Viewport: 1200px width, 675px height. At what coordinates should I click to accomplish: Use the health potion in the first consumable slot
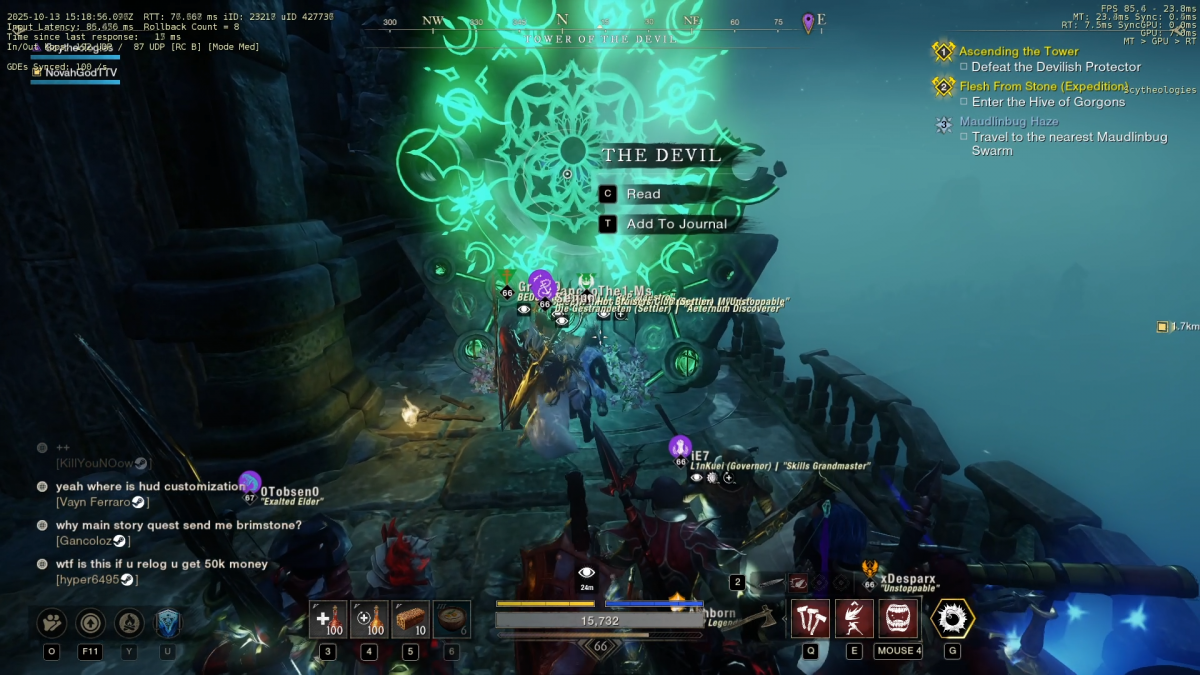327,620
